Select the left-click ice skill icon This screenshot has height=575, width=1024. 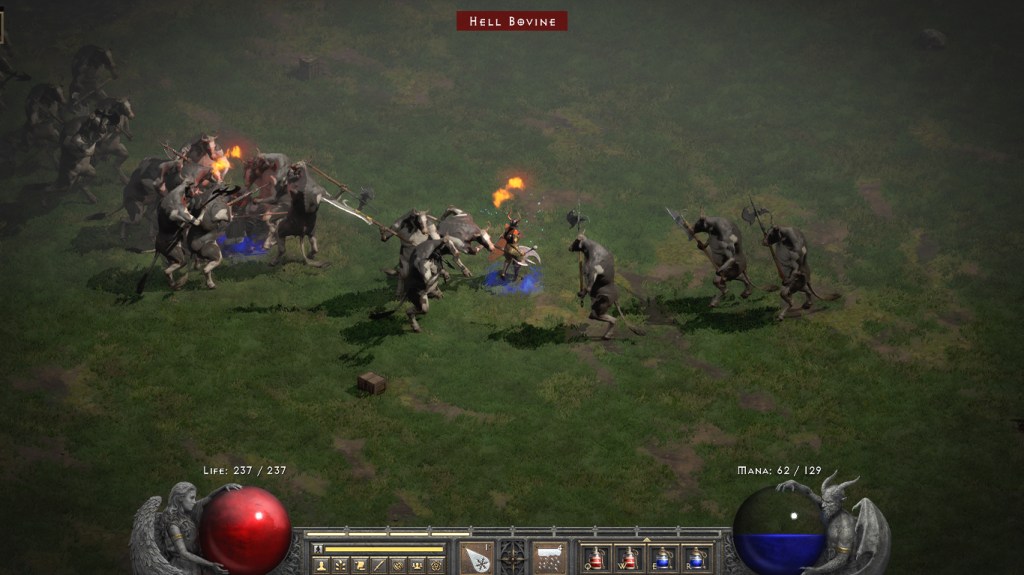tap(477, 558)
